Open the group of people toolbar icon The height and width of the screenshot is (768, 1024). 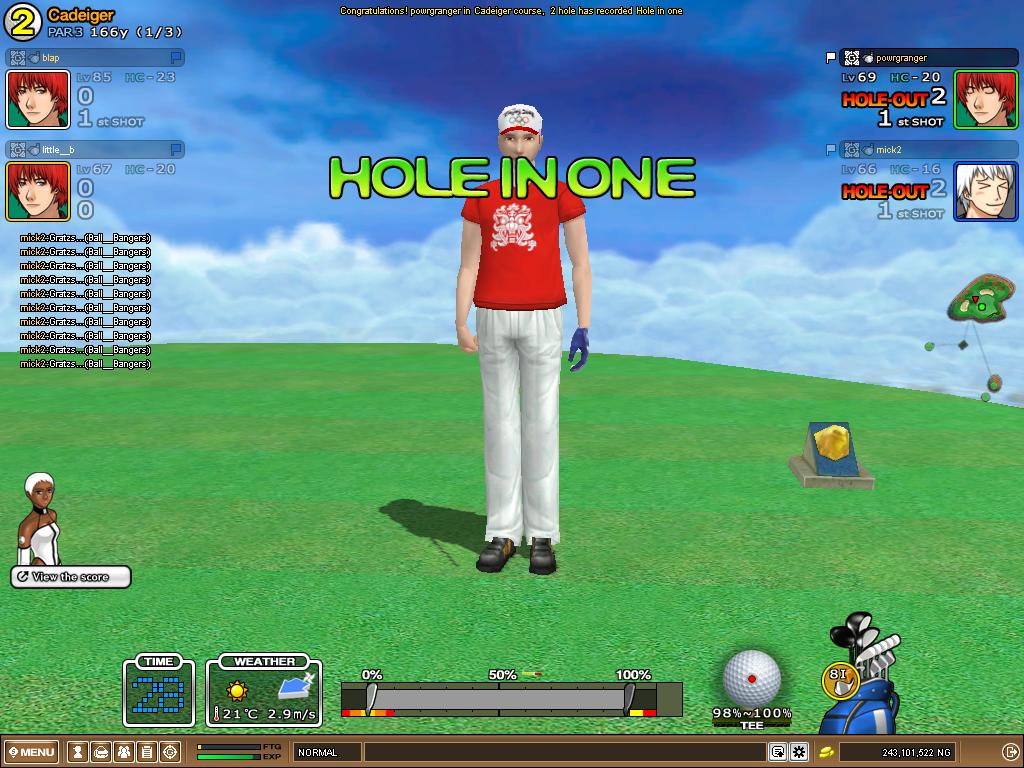coord(124,752)
